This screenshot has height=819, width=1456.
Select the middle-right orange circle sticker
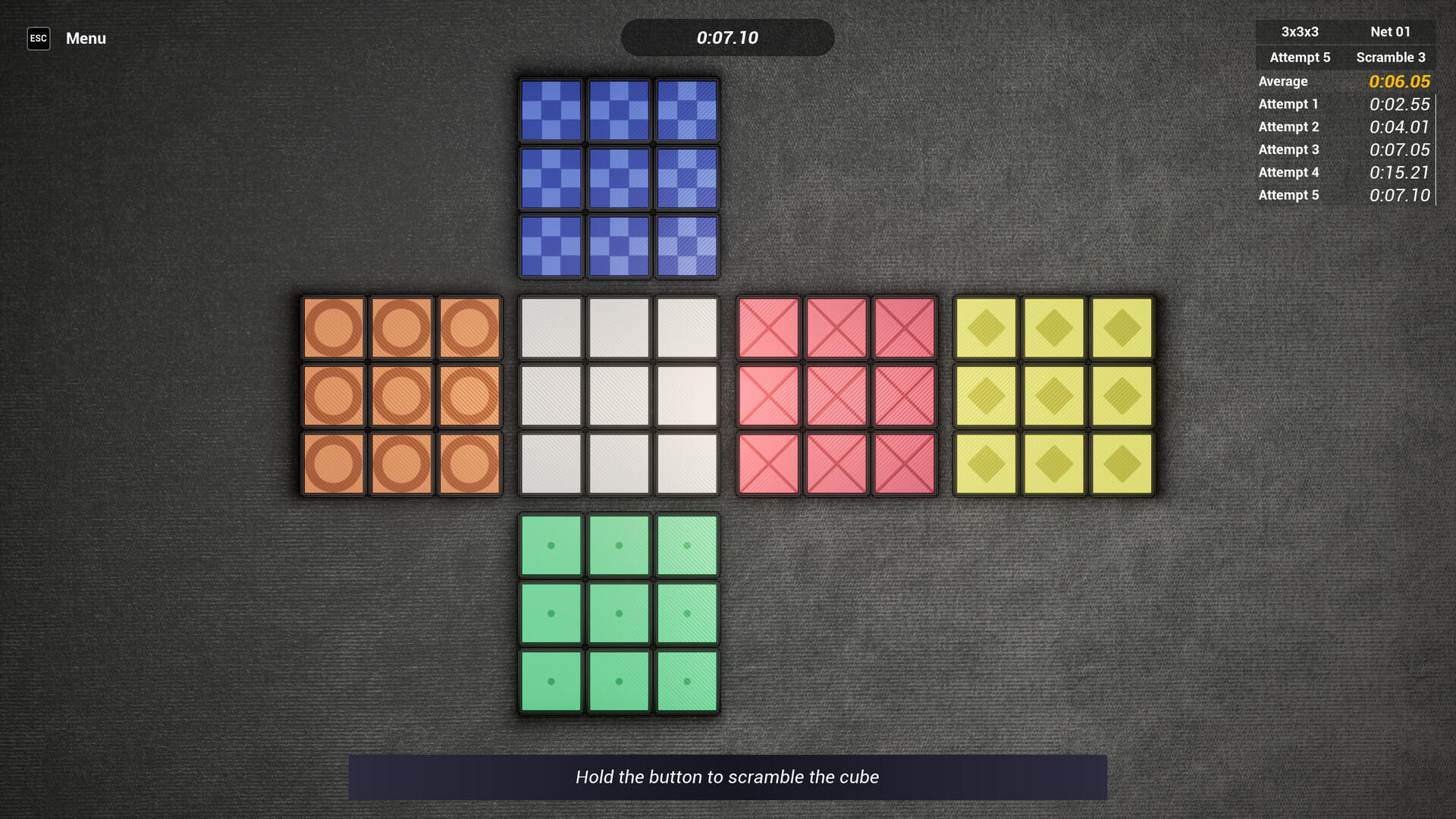coord(469,396)
